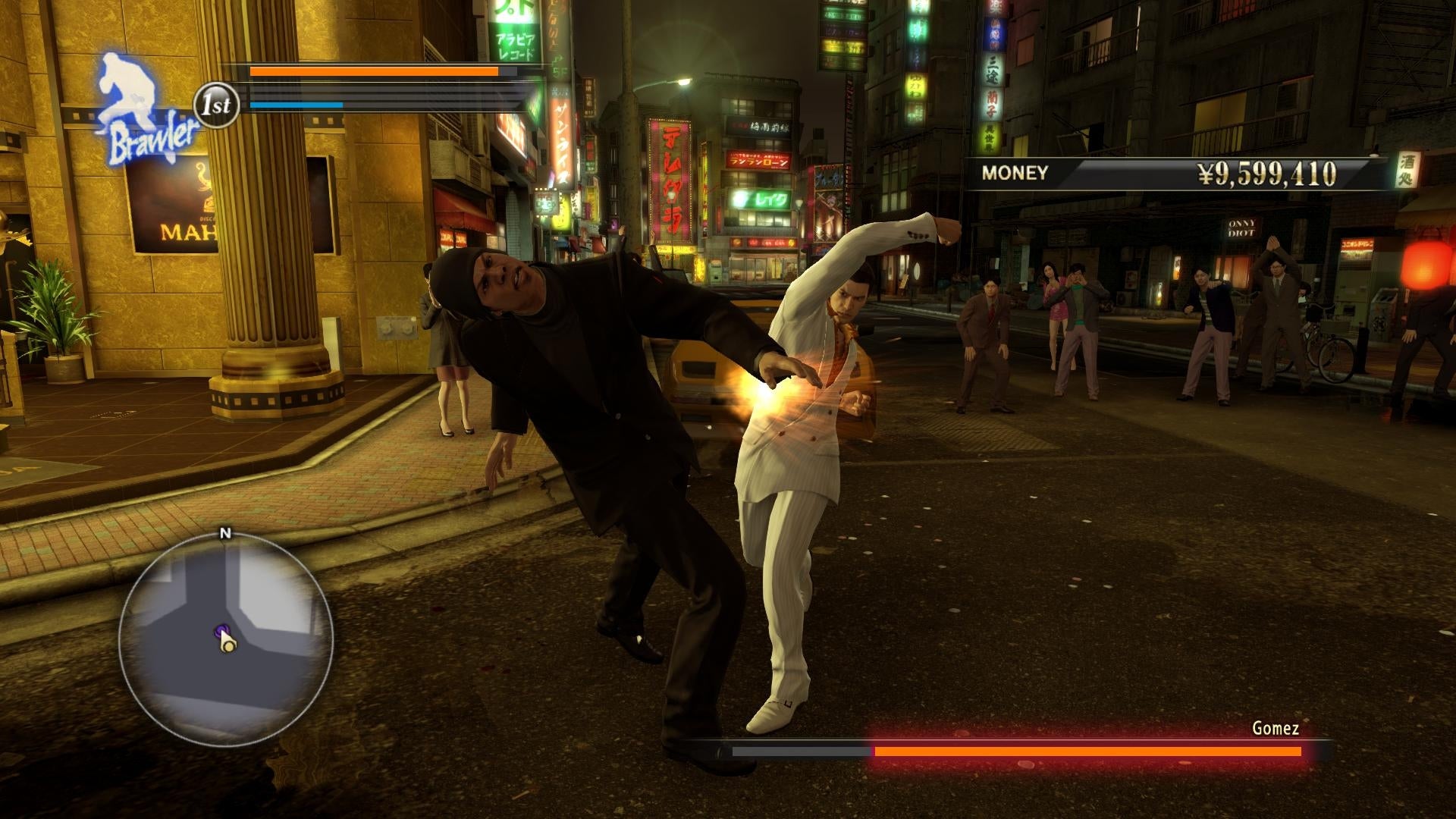Screen dimensions: 1456x819
Task: Click the N compass marker on minimap
Action: (x=224, y=533)
